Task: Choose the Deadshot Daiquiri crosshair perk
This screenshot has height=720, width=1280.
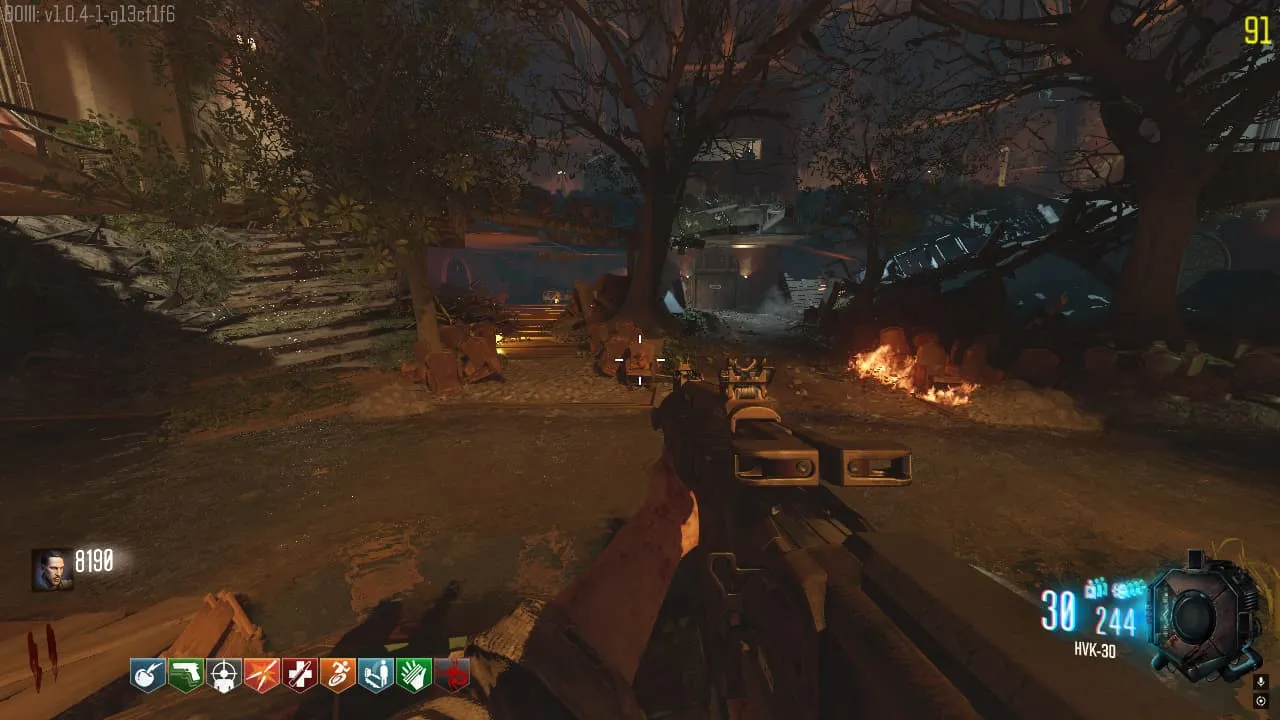Action: click(x=224, y=675)
